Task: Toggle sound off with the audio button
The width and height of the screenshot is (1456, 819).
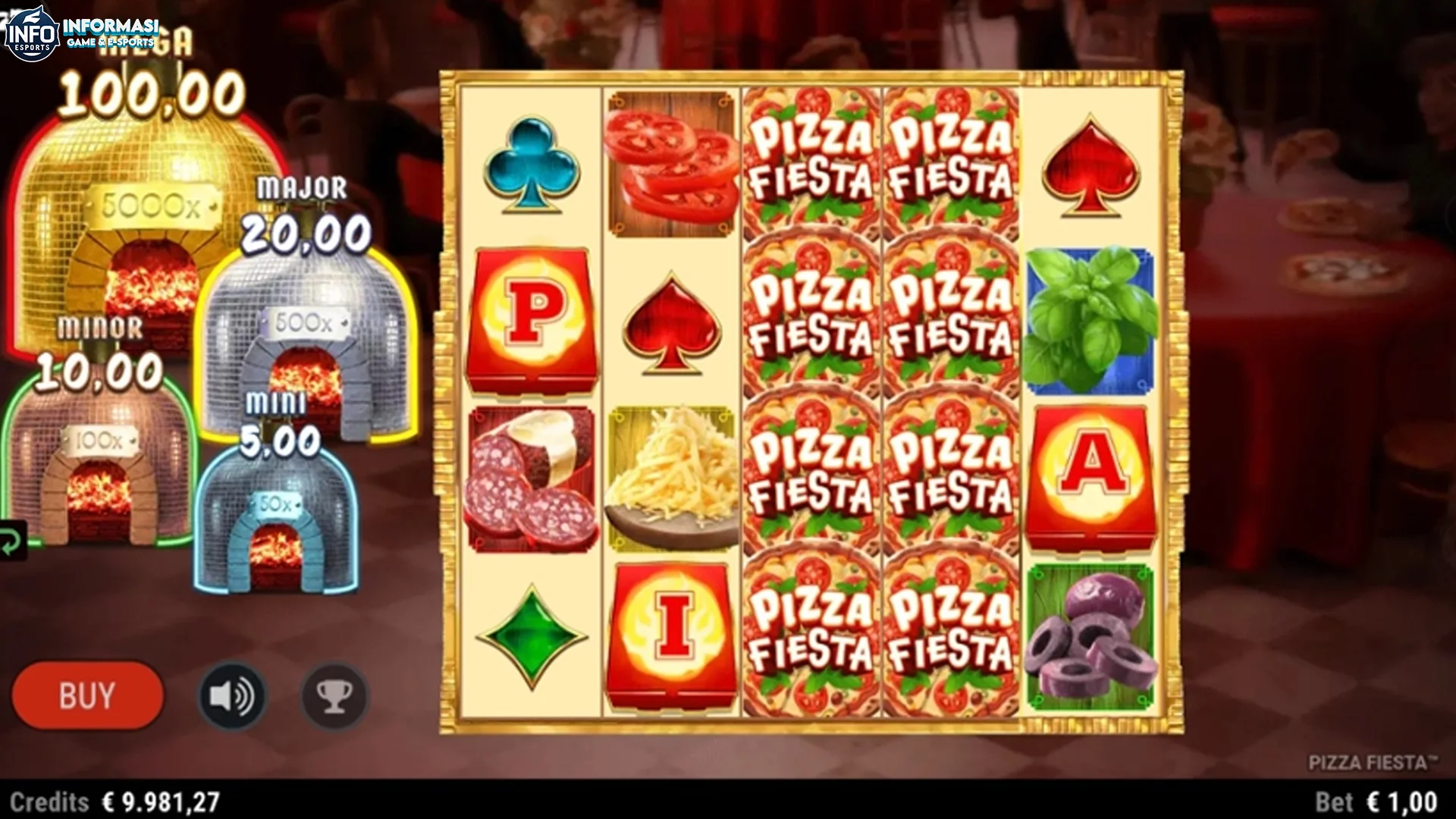Action: click(232, 696)
